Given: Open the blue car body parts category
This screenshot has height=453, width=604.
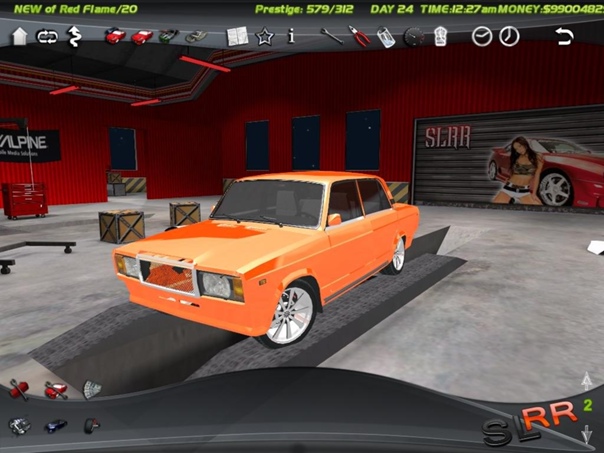Looking at the screenshot, I should click(x=56, y=425).
